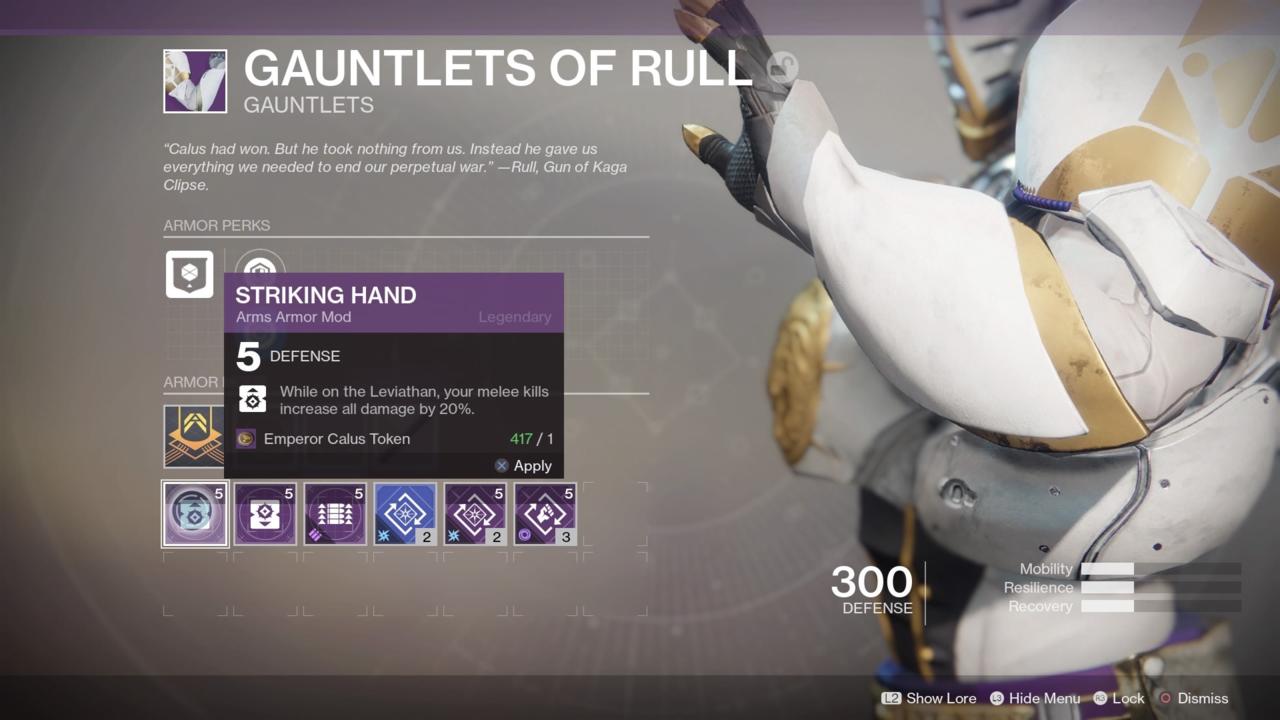Select the highlighted Striking Hand mod slot
1280x720 pixels.
195,514
